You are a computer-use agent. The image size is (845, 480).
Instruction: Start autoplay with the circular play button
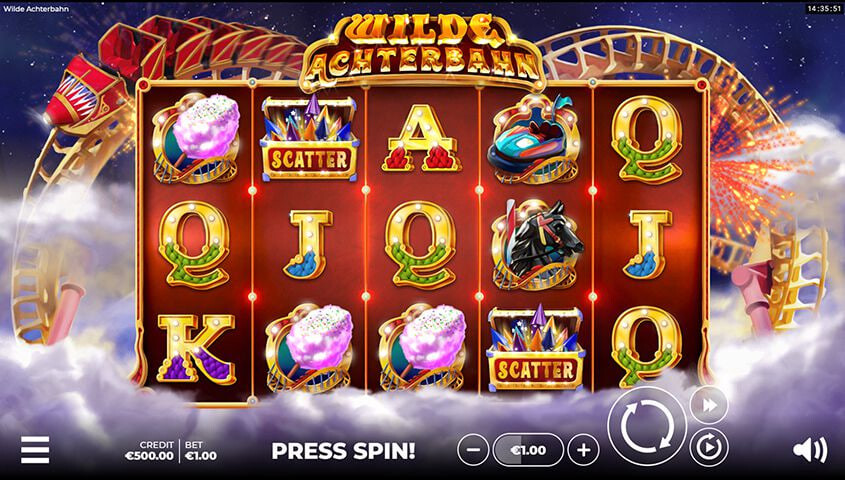(708, 446)
